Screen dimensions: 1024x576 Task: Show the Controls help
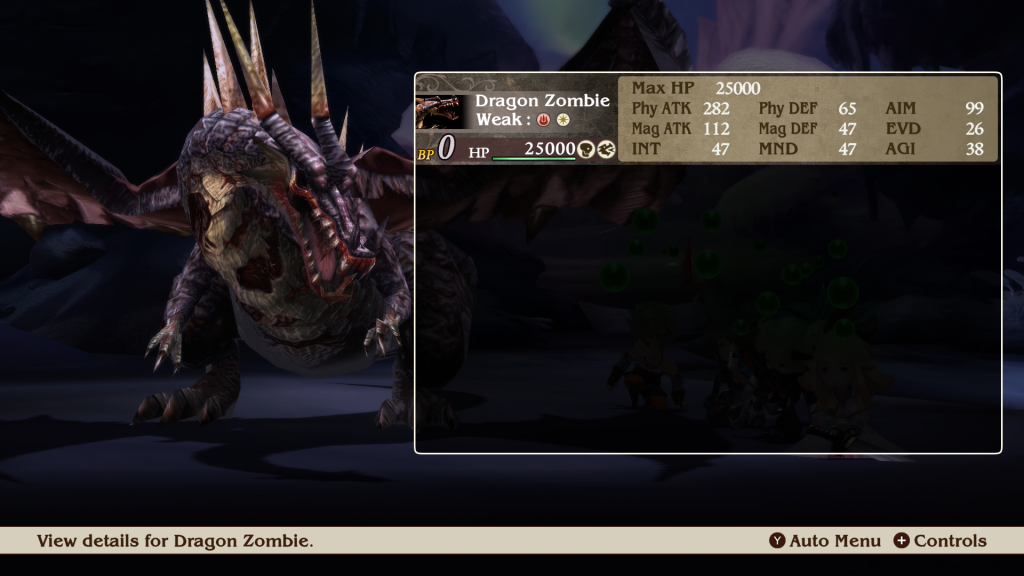tap(939, 541)
